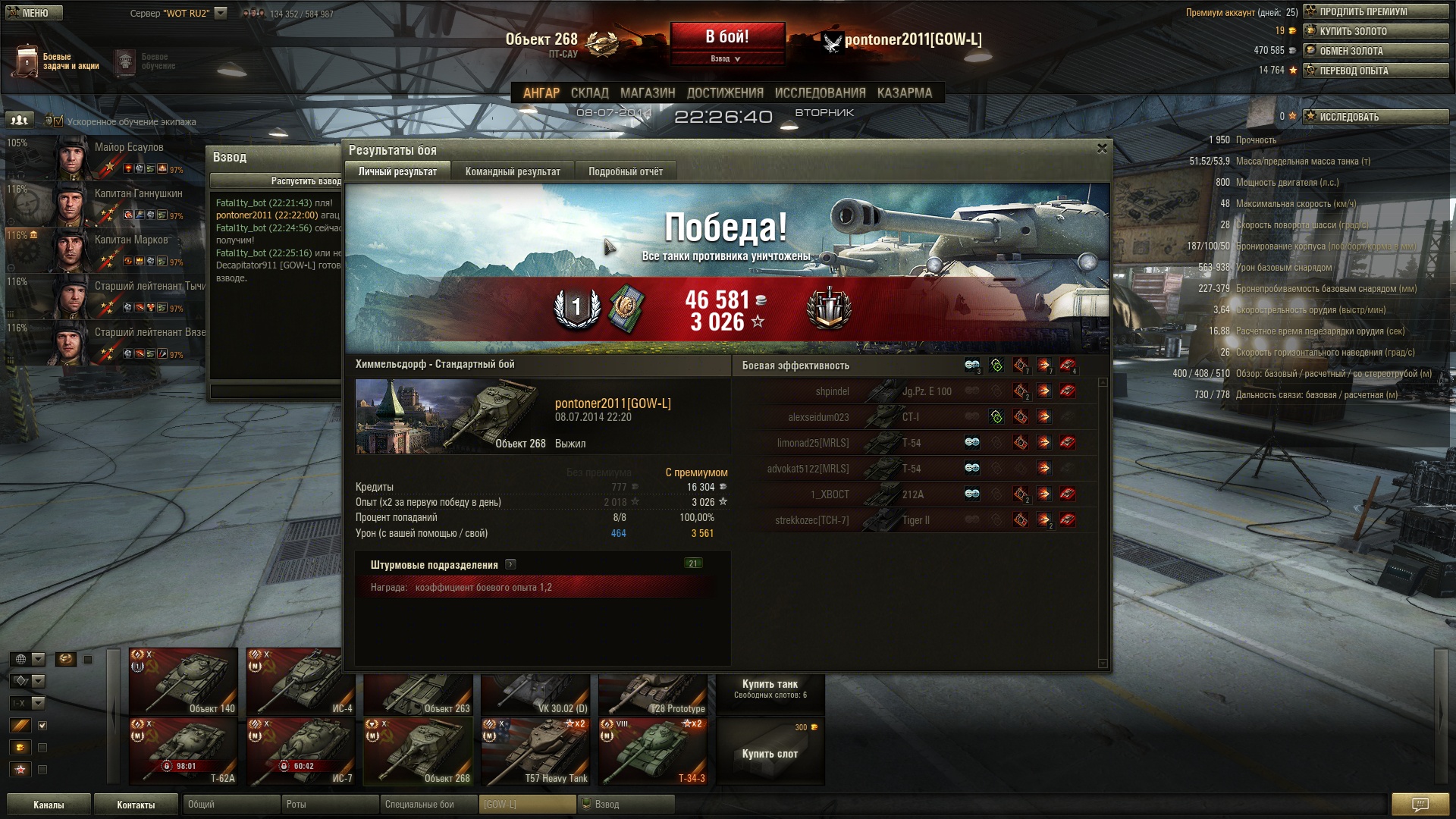Image resolution: width=1456 pixels, height=819 pixels.
Task: Open ИССЛЕДОВАНИЯ research section
Action: click(x=820, y=93)
